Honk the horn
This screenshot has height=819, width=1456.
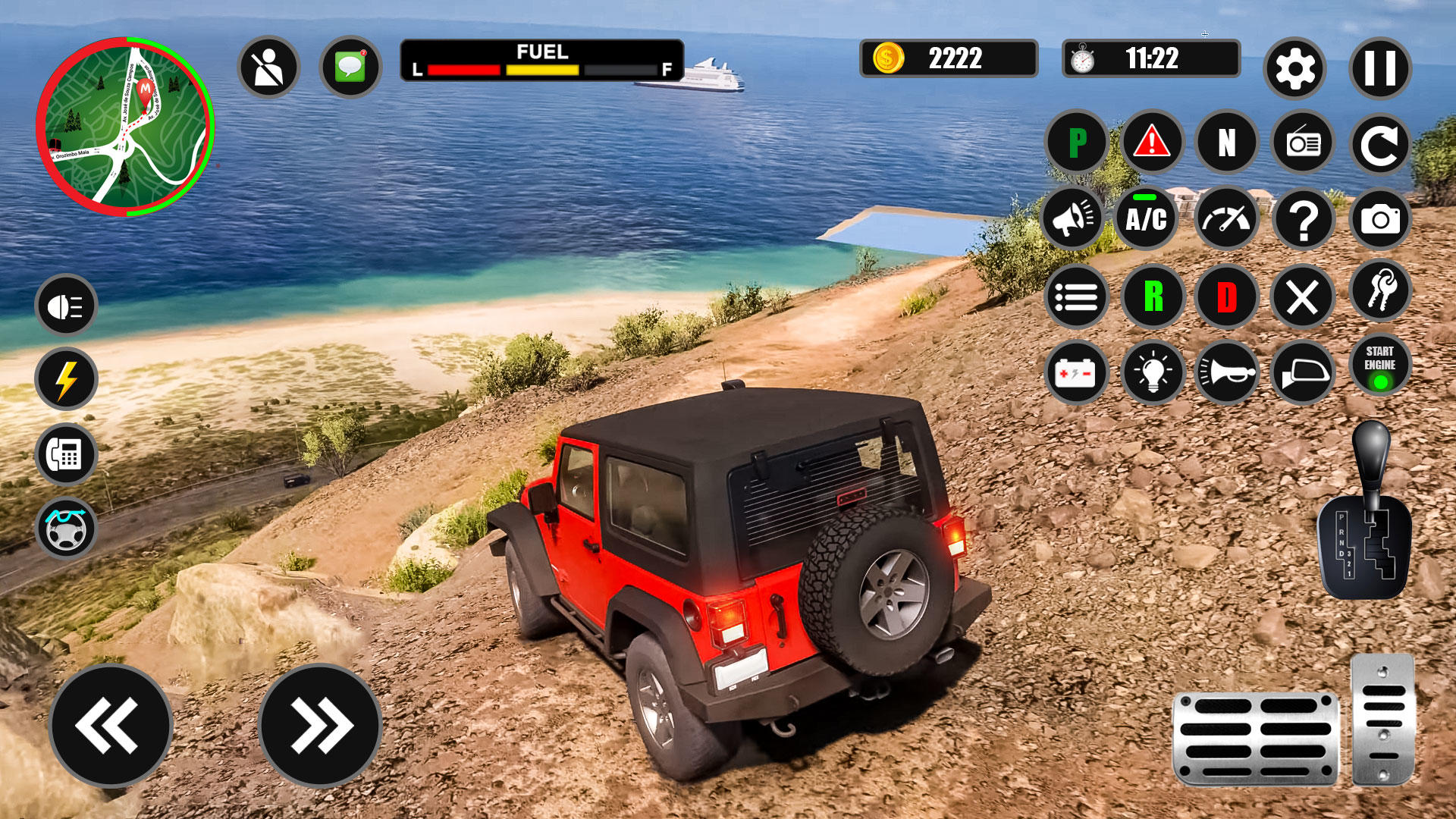1227,372
